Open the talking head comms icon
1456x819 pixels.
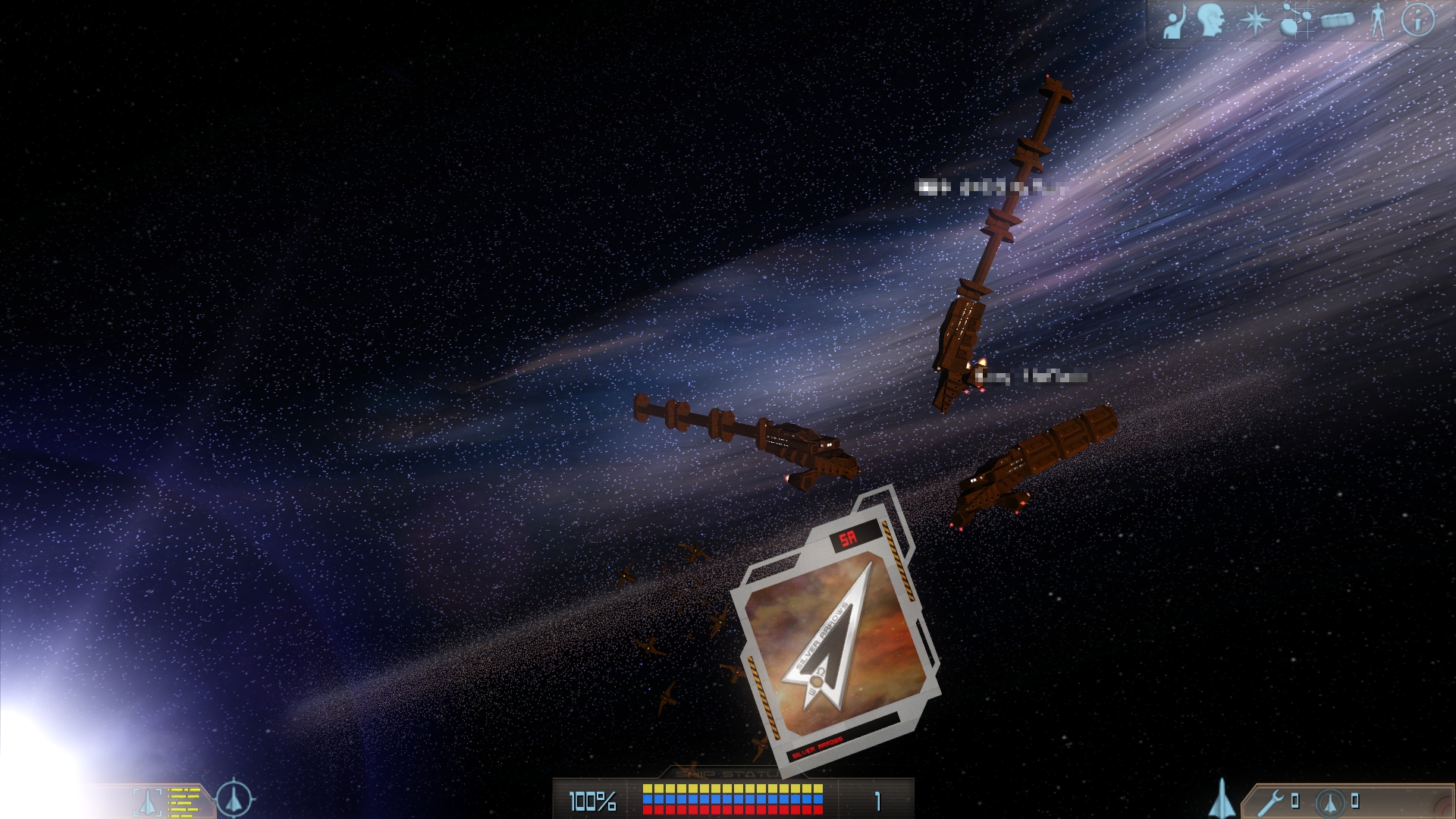coord(1212,20)
